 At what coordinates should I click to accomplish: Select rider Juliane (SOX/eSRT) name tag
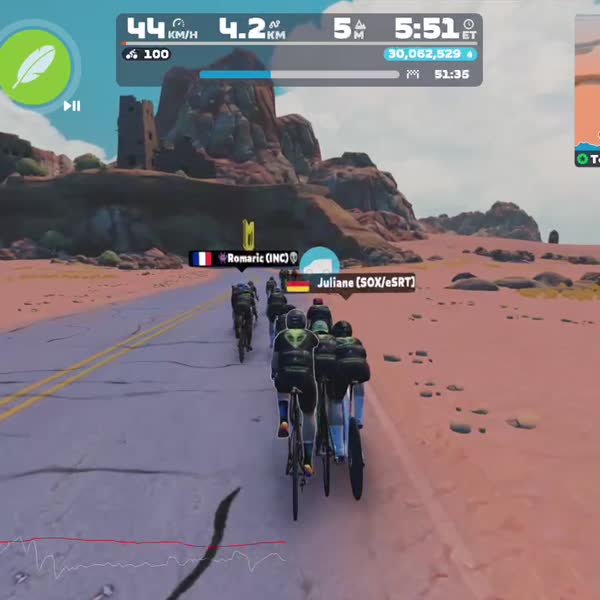pos(350,283)
